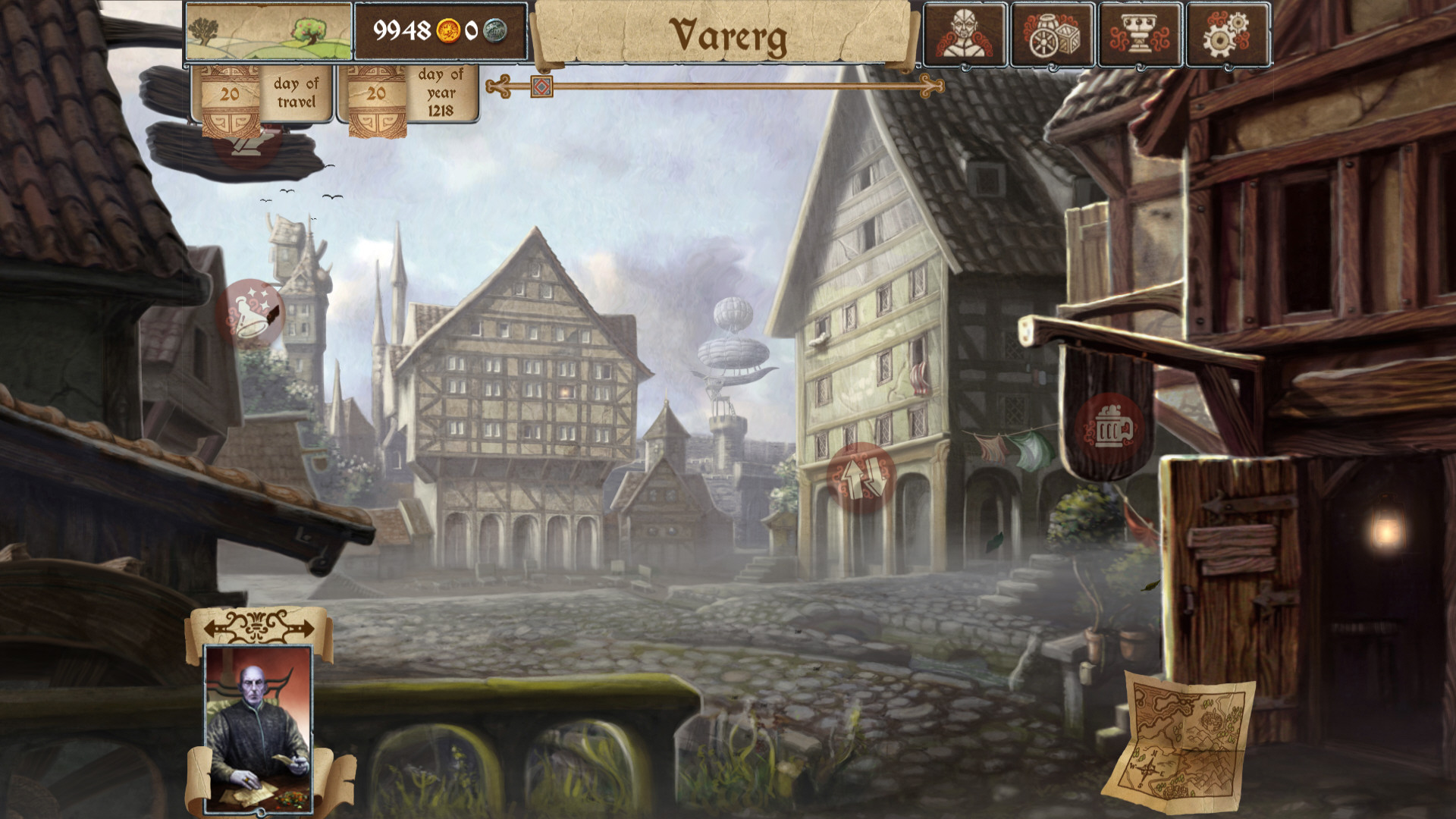Click the day of travel 20 panel
Image resolution: width=1456 pixels, height=819 pixels.
262,94
